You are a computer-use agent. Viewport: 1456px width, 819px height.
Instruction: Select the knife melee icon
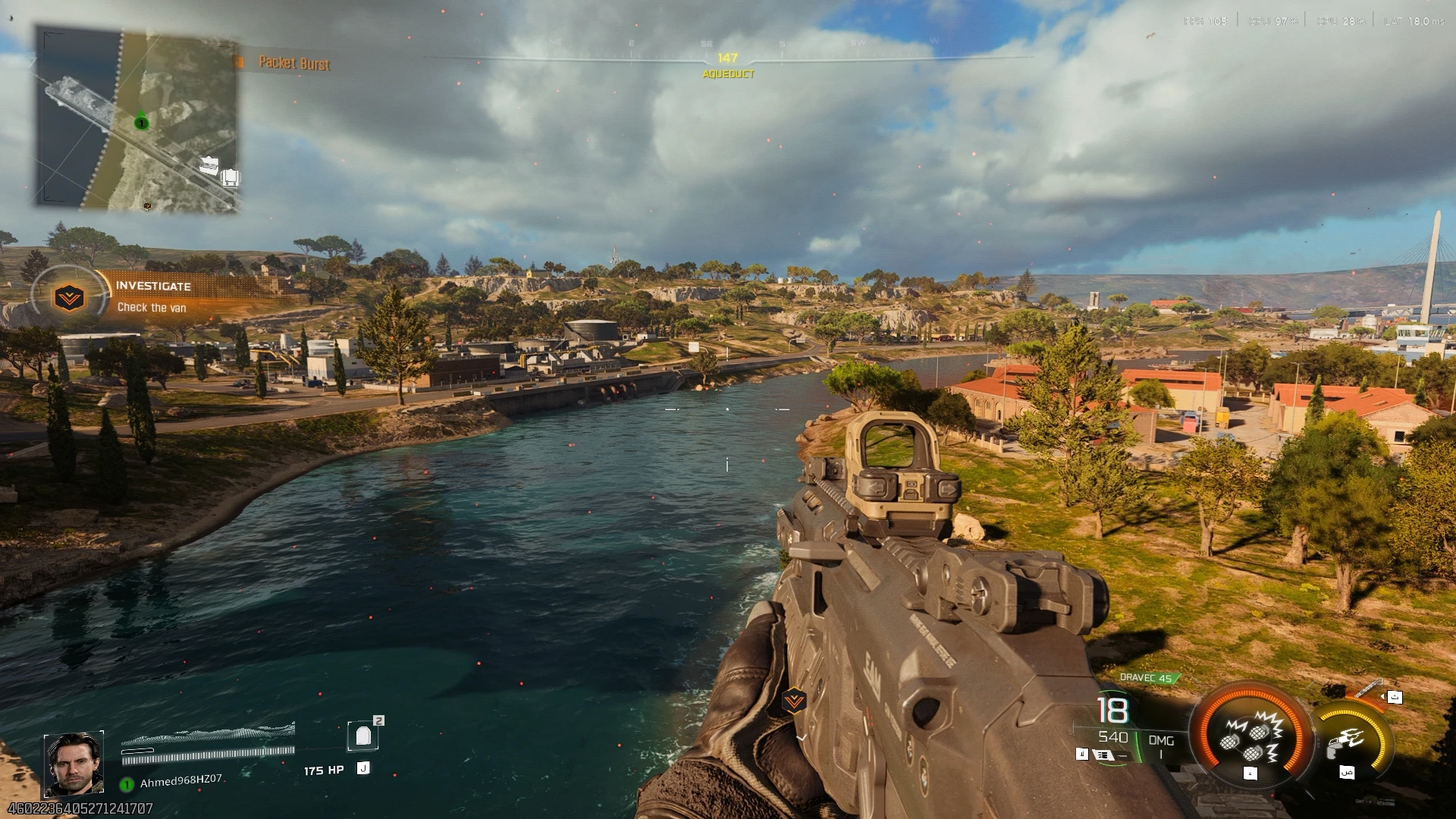[x=1369, y=689]
